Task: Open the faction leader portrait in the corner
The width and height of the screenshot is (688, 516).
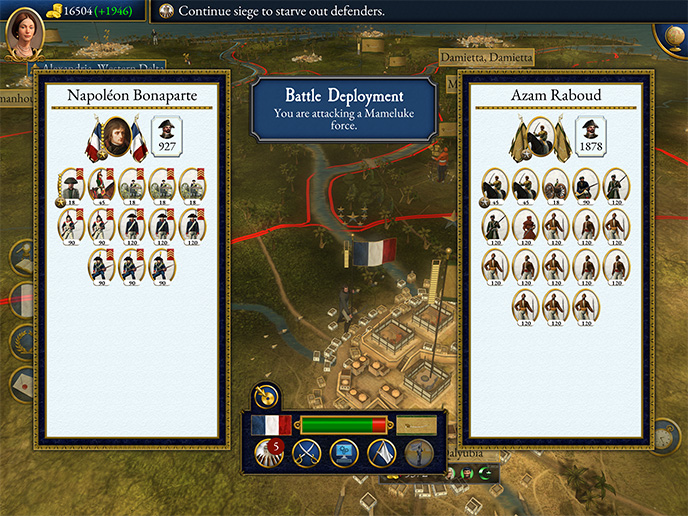Action: pos(25,34)
